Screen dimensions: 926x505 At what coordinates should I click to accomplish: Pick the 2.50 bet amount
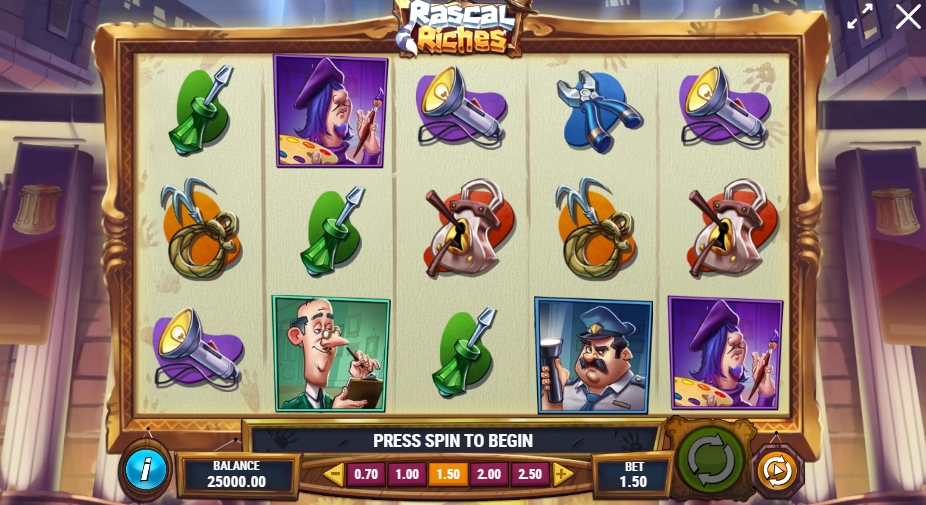coord(530,474)
